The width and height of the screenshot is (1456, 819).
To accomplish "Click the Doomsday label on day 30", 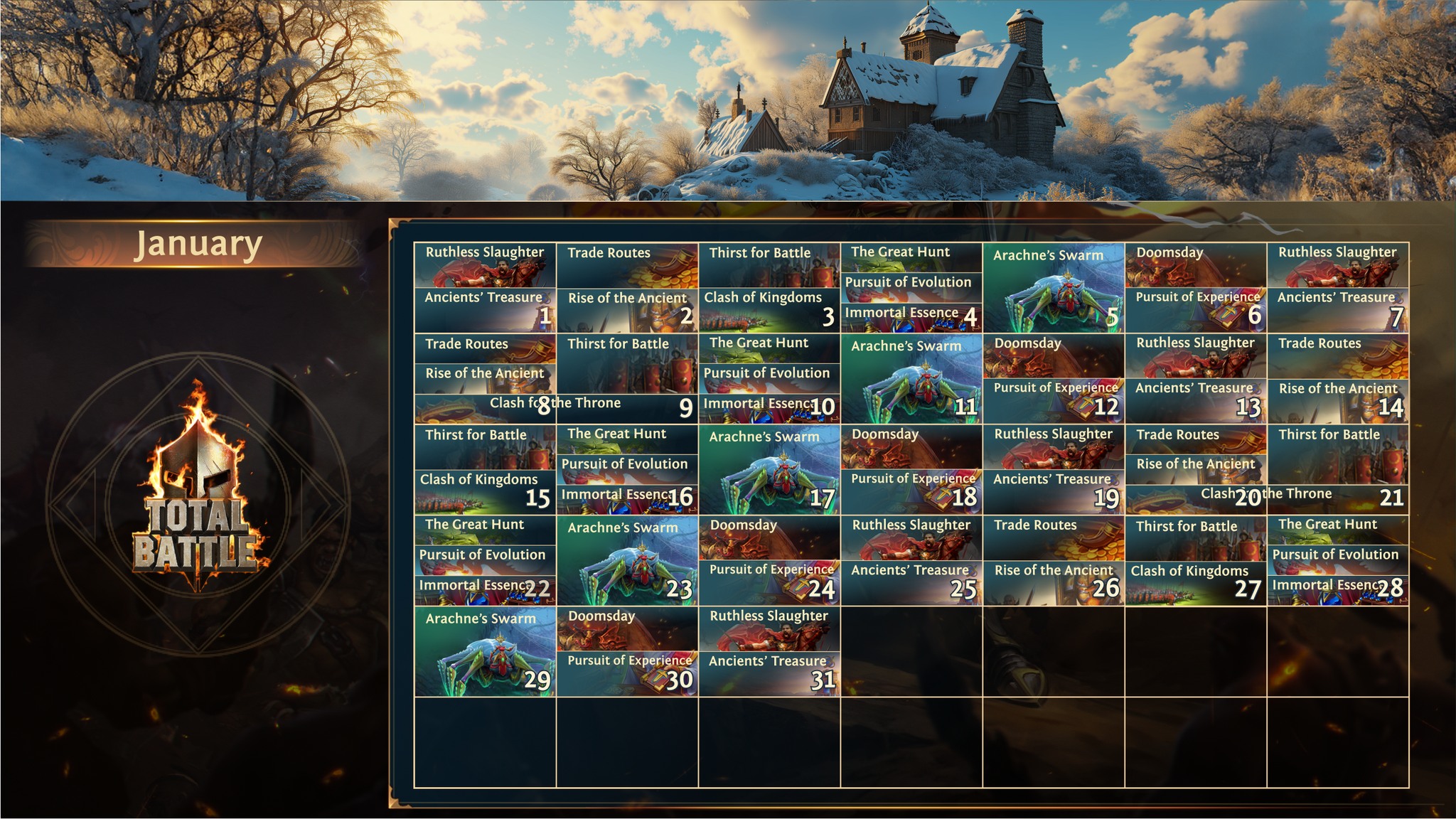I will [x=602, y=617].
